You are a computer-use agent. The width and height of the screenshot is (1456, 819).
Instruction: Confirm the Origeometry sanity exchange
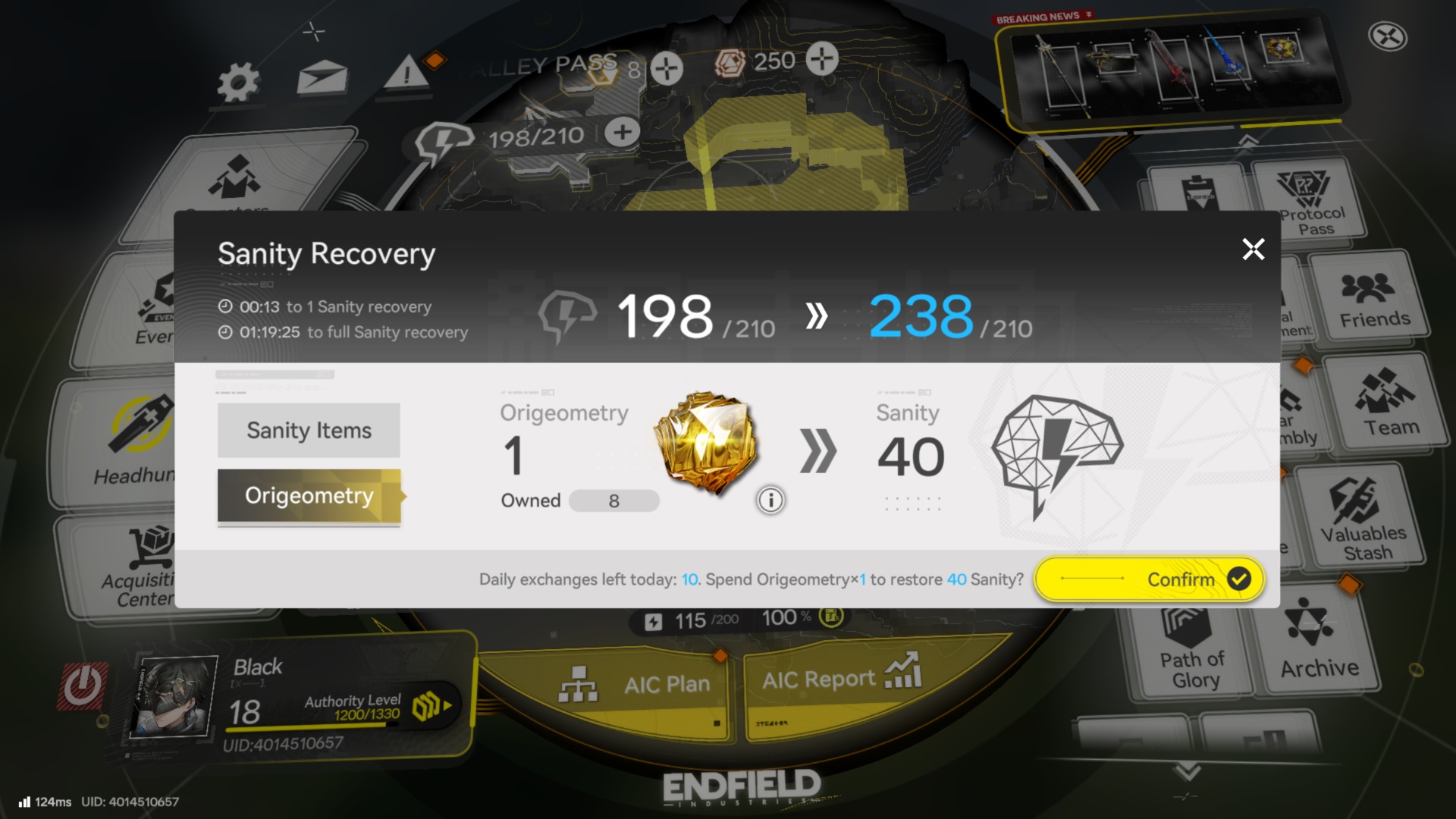click(1149, 579)
